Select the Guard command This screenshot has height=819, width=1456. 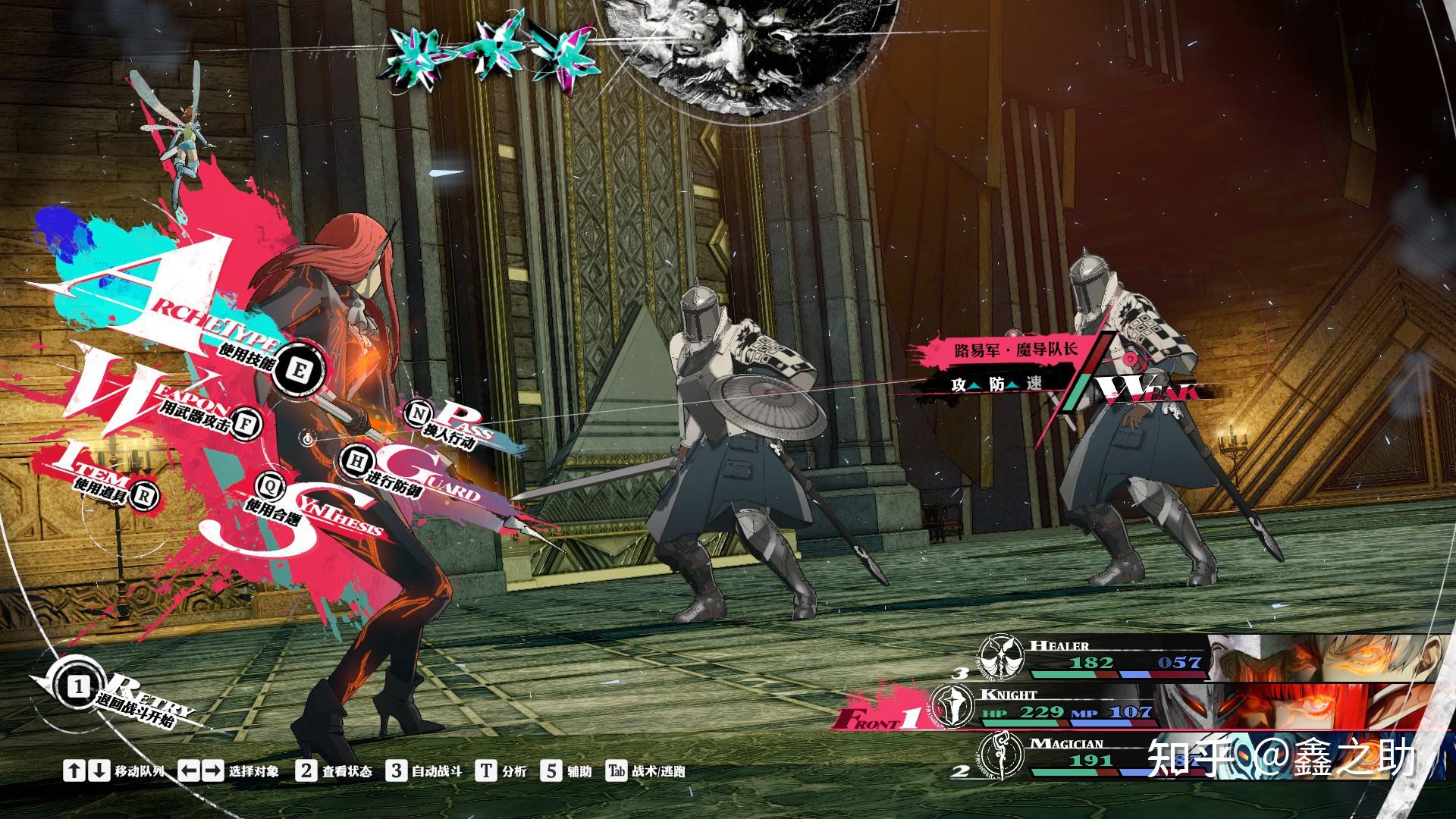[353, 458]
